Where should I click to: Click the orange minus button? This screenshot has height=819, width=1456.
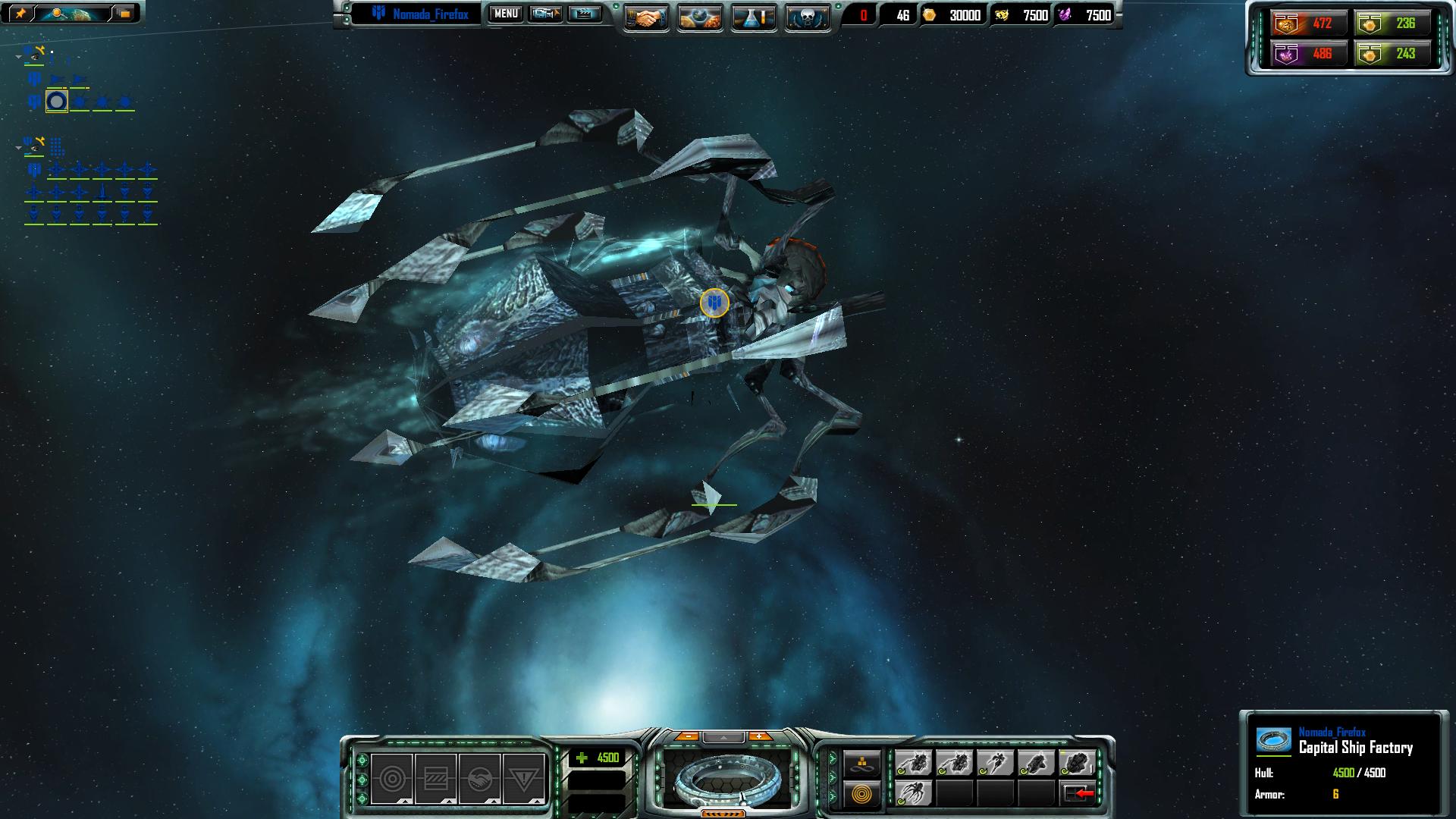(x=687, y=736)
